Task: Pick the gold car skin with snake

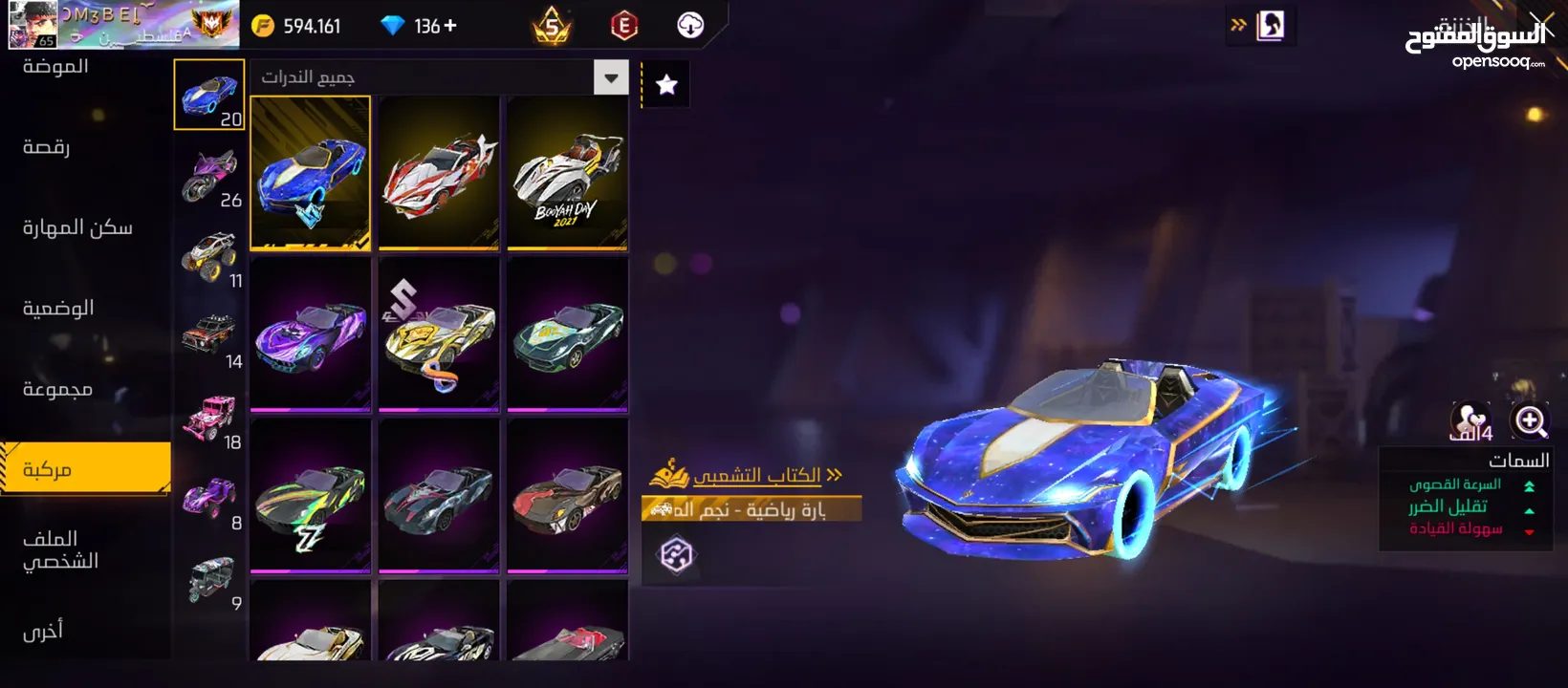Action: tap(439, 333)
